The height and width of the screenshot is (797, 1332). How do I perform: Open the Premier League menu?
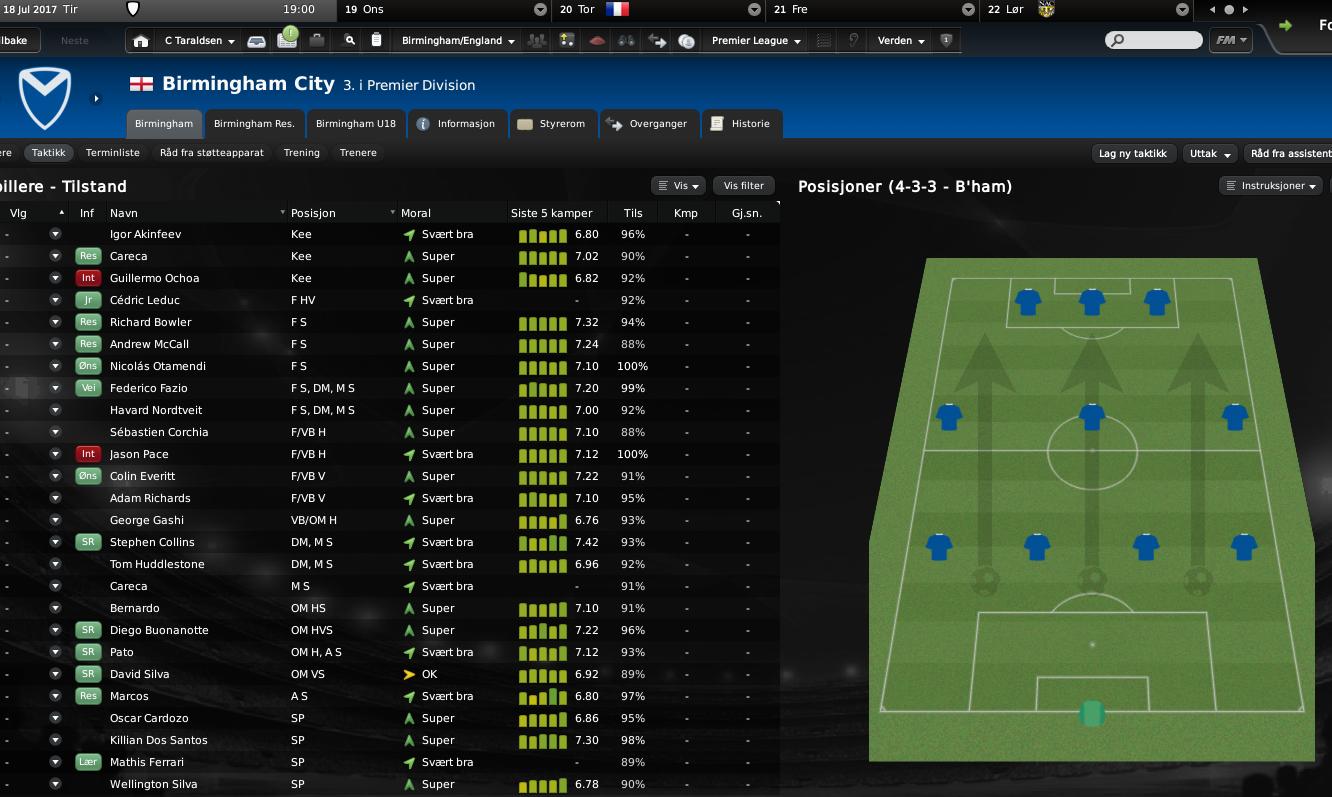(756, 41)
